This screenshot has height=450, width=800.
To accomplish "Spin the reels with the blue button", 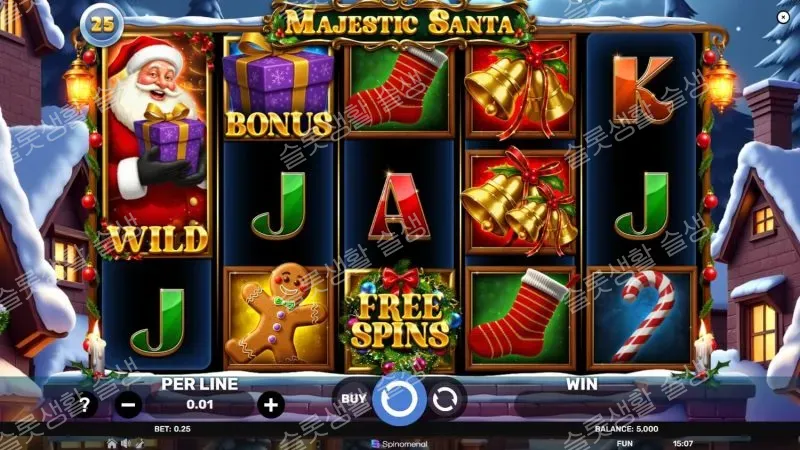I will [399, 400].
